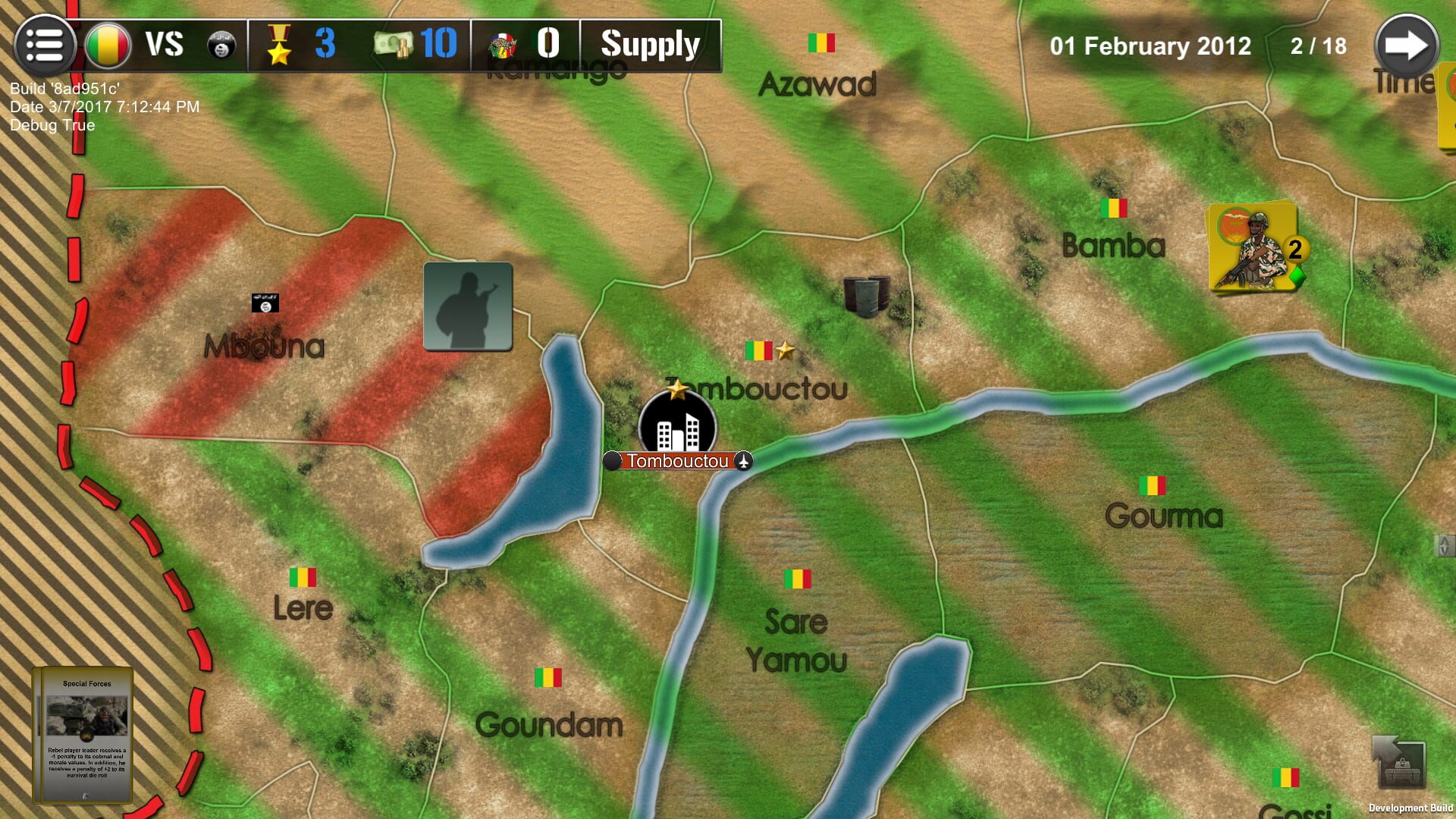Screen dimensions: 1456x819
Task: Open the enemy faction emblem next to VS
Action: (221, 43)
